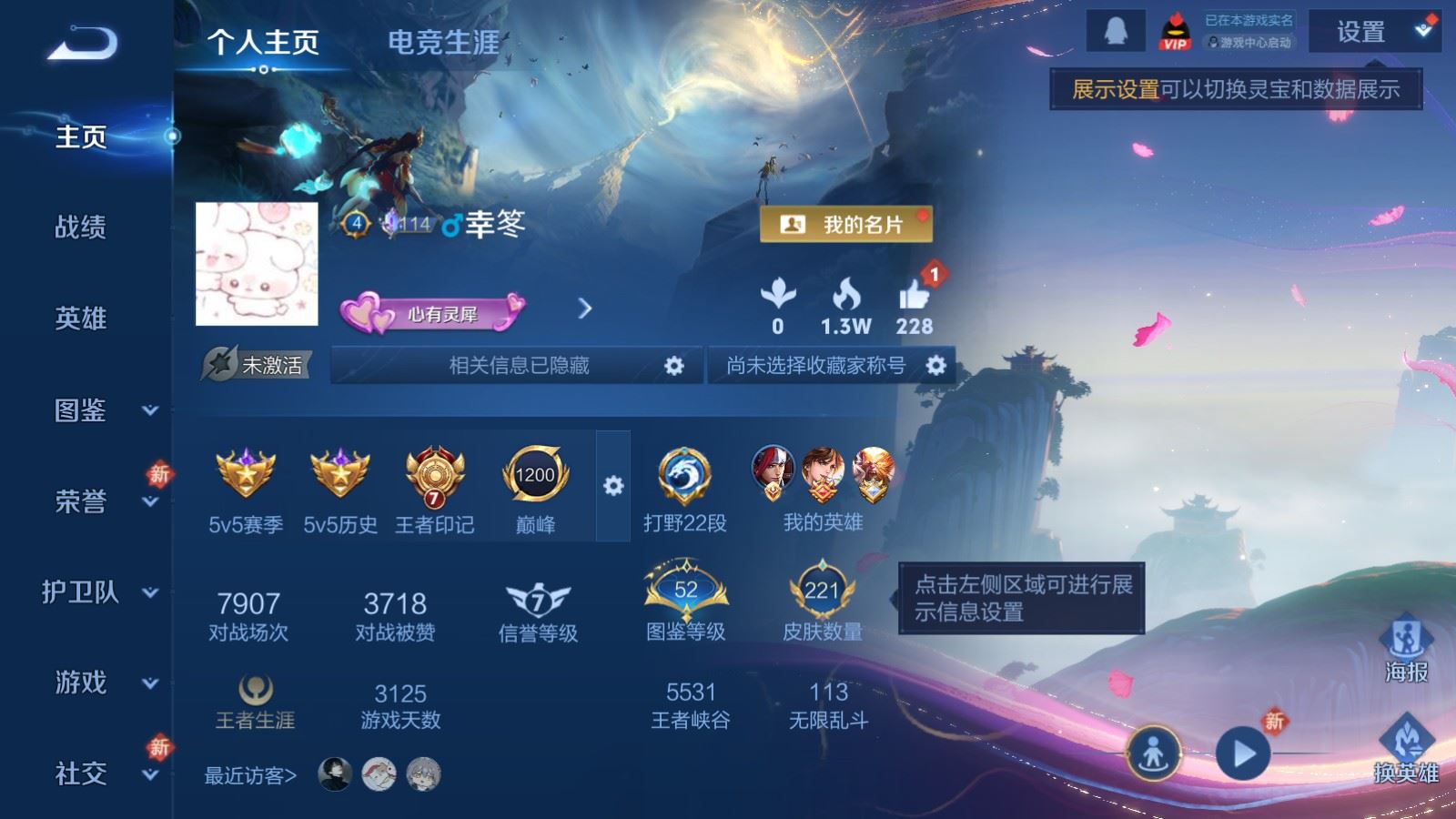Open the 打野22段 jungle rank badge

pyautogui.click(x=683, y=474)
